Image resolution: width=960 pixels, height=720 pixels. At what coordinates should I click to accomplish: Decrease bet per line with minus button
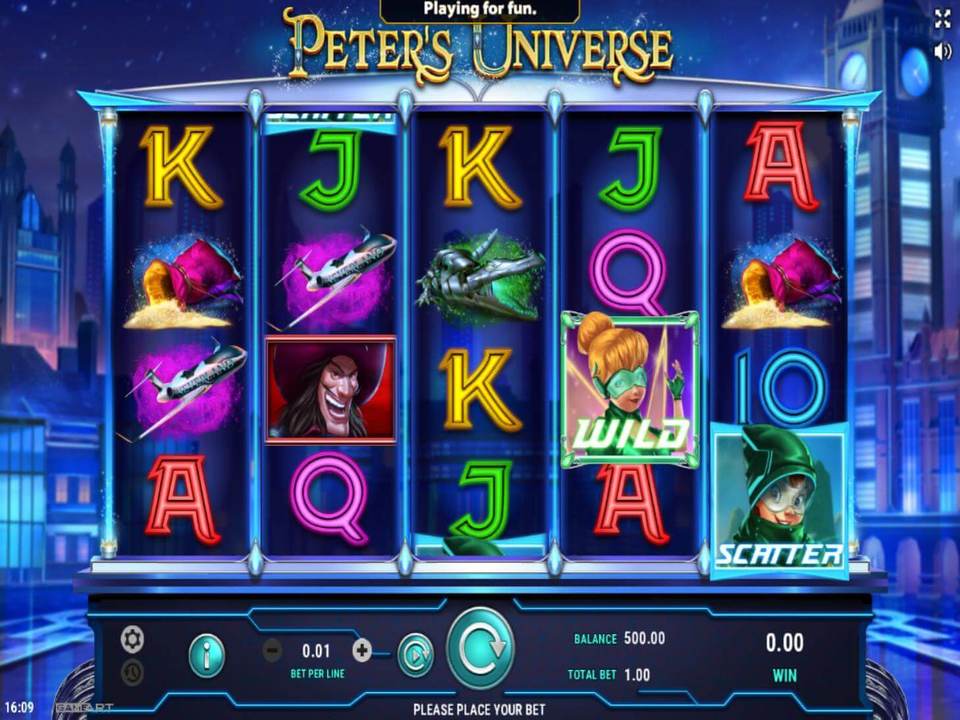click(x=272, y=651)
